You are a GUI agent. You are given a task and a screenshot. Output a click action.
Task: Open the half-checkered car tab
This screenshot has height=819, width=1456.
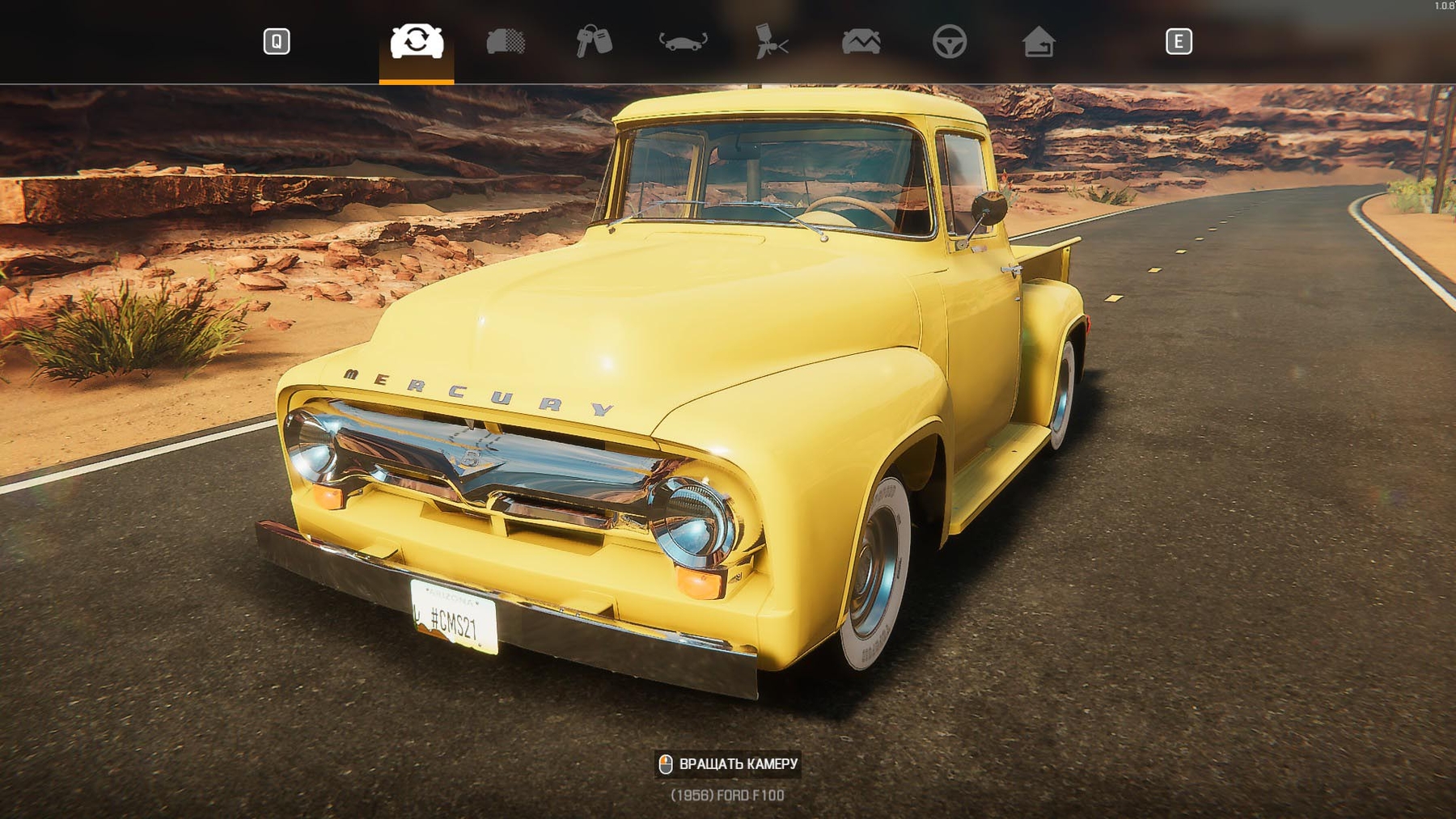tap(506, 41)
